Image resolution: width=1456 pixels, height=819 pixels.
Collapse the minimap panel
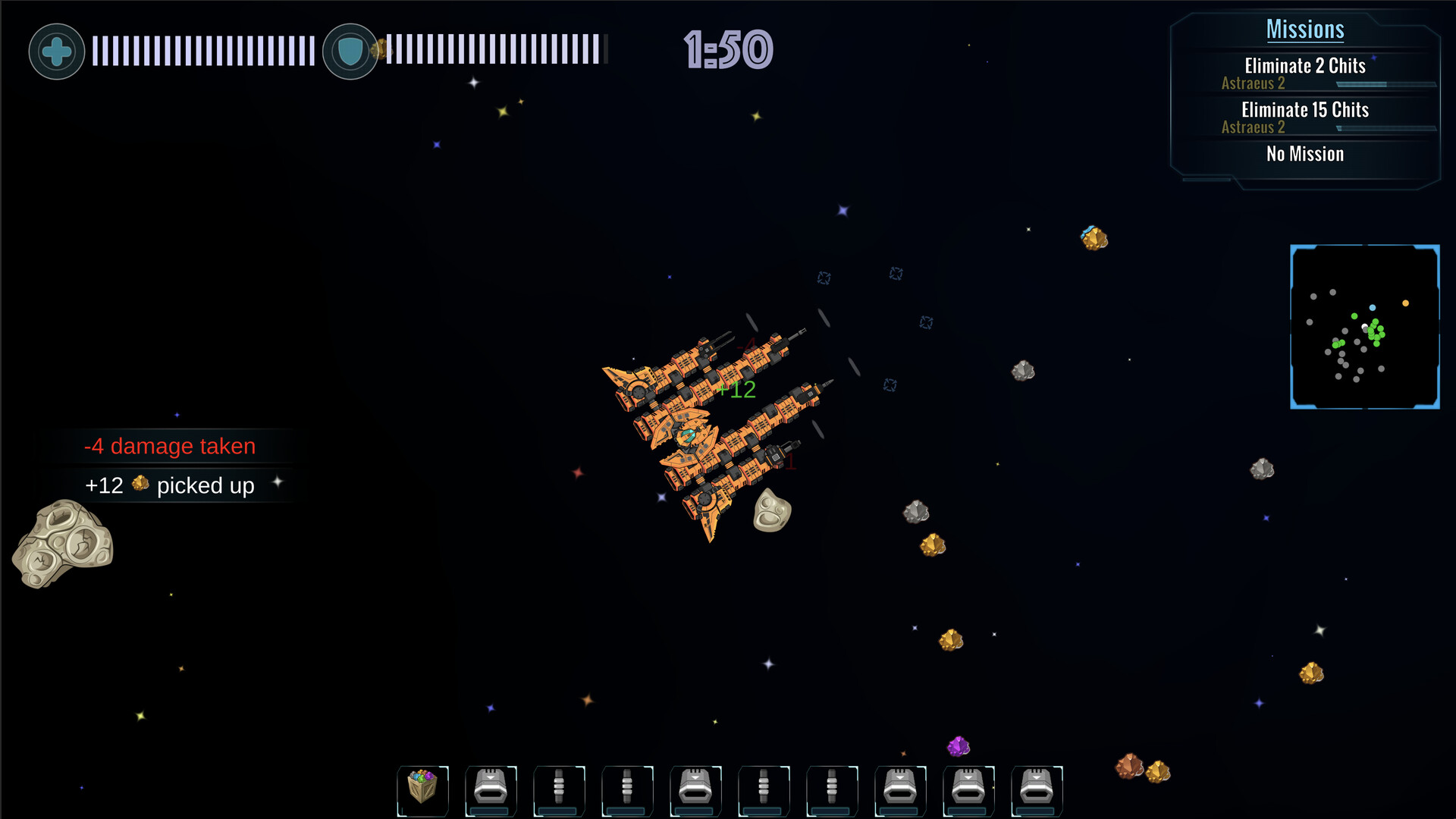click(1364, 326)
